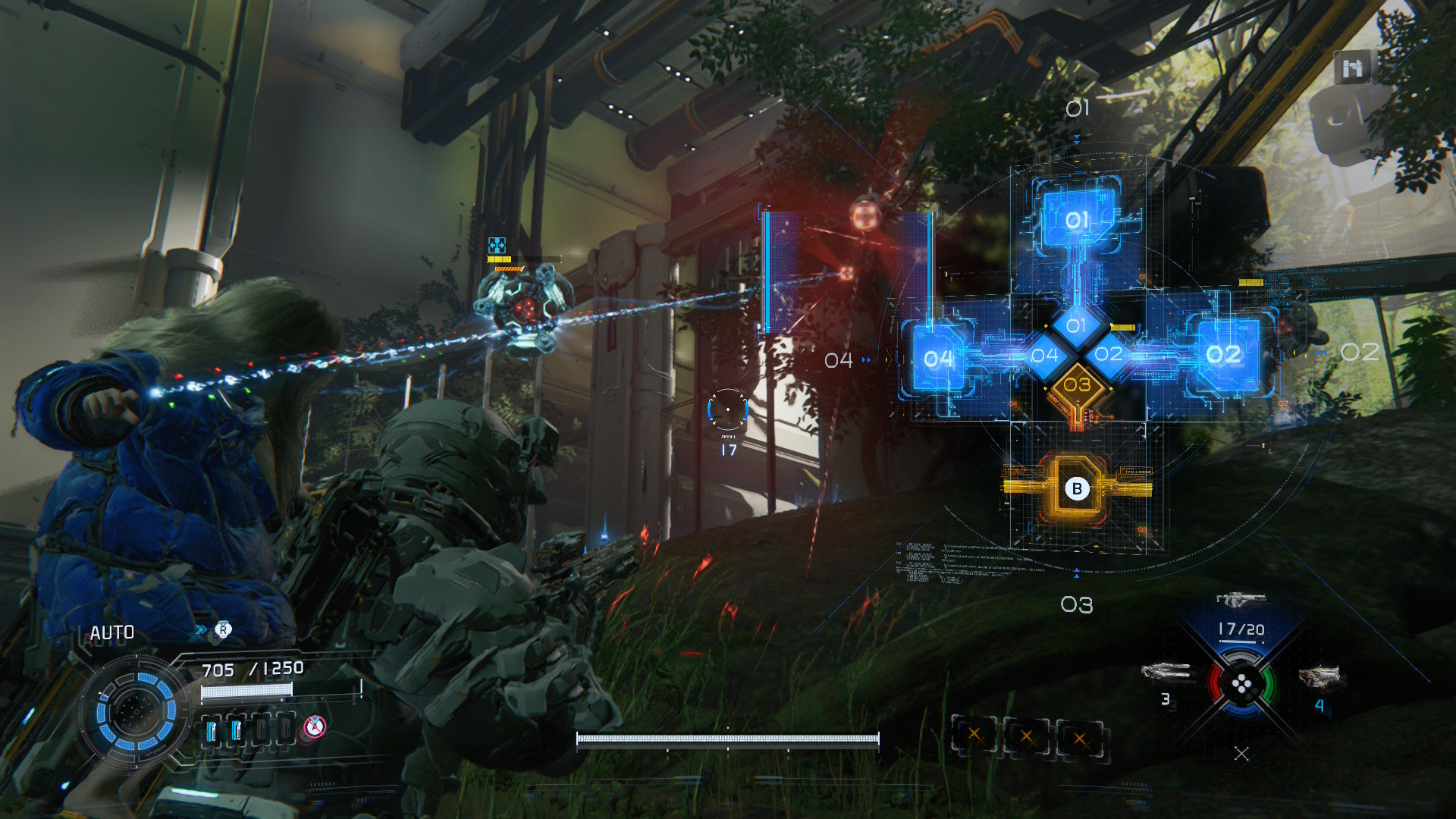Switch to the left weapon with 3 ammo
This screenshot has height=819, width=1456.
(1167, 672)
